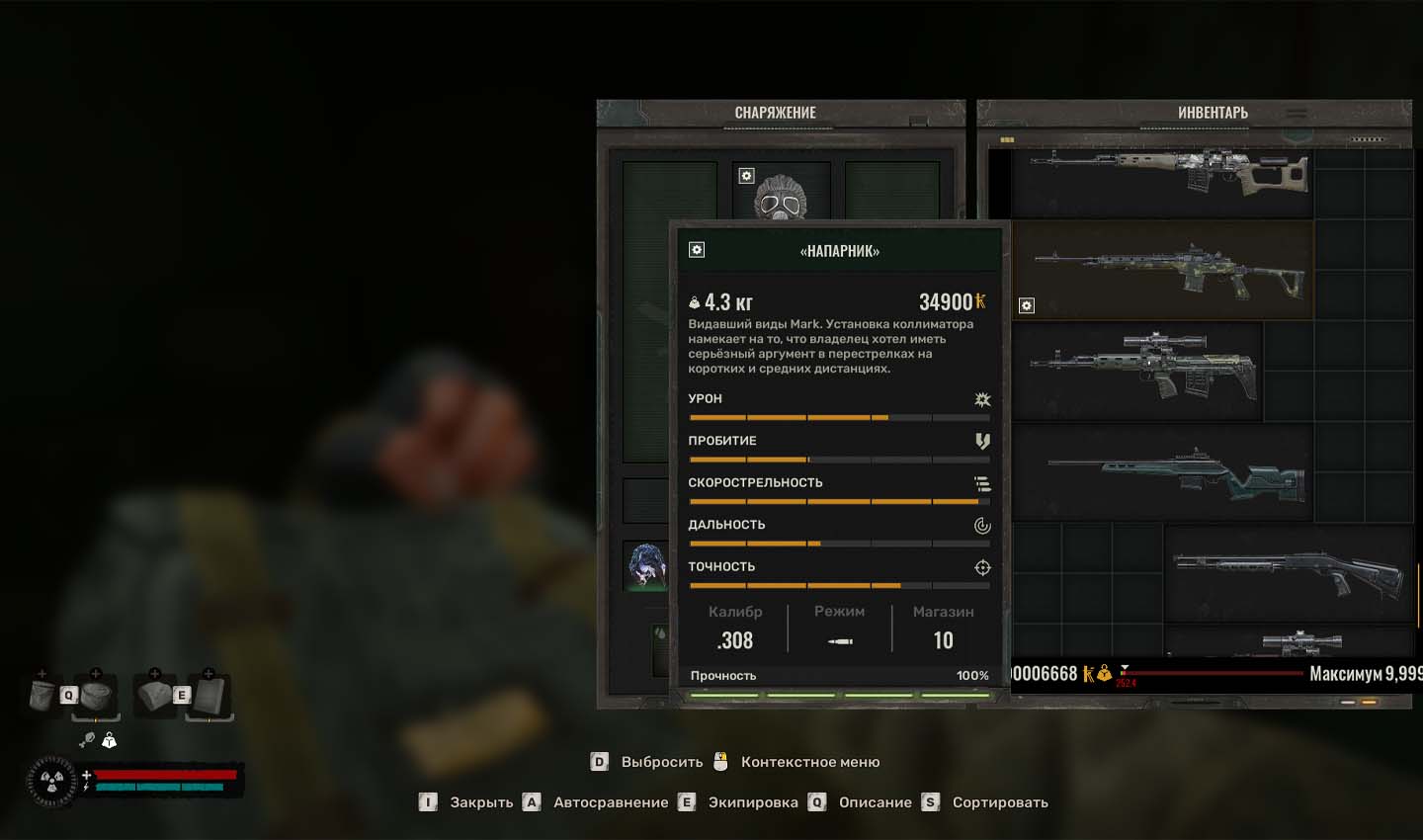Viewport: 1423px width, 840px height.
Task: Click the tin can quick slot left of Q
Action: [x=42, y=695]
